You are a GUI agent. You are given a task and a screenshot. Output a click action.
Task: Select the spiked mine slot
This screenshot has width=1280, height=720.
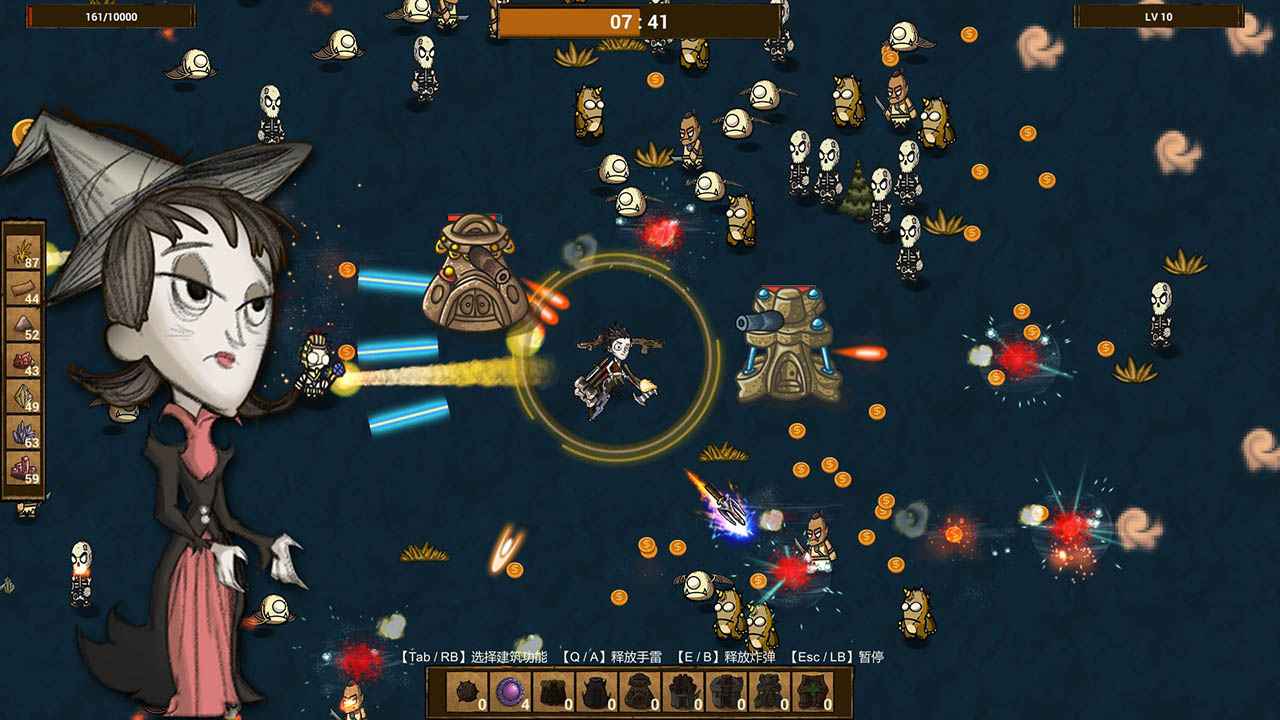pos(468,691)
